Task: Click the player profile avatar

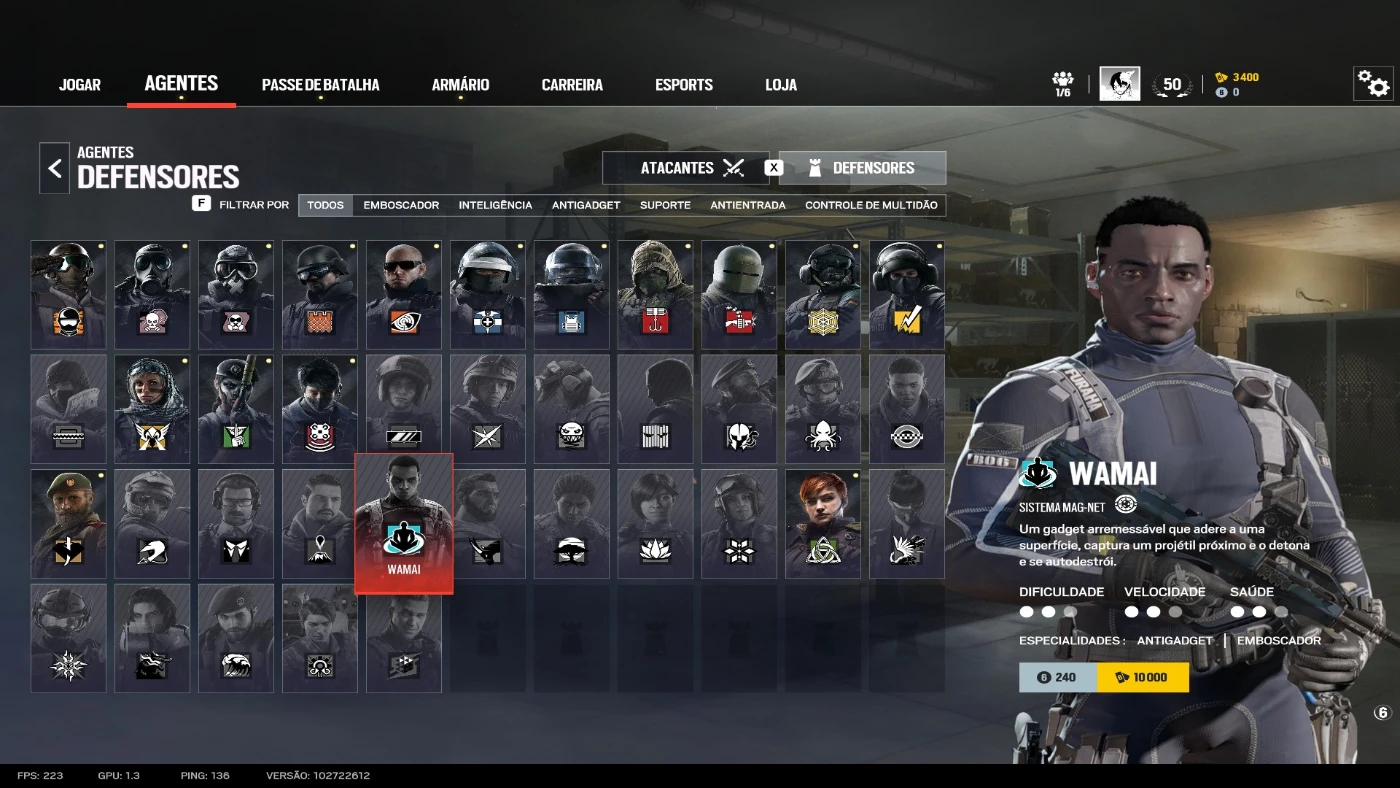Action: [1119, 84]
